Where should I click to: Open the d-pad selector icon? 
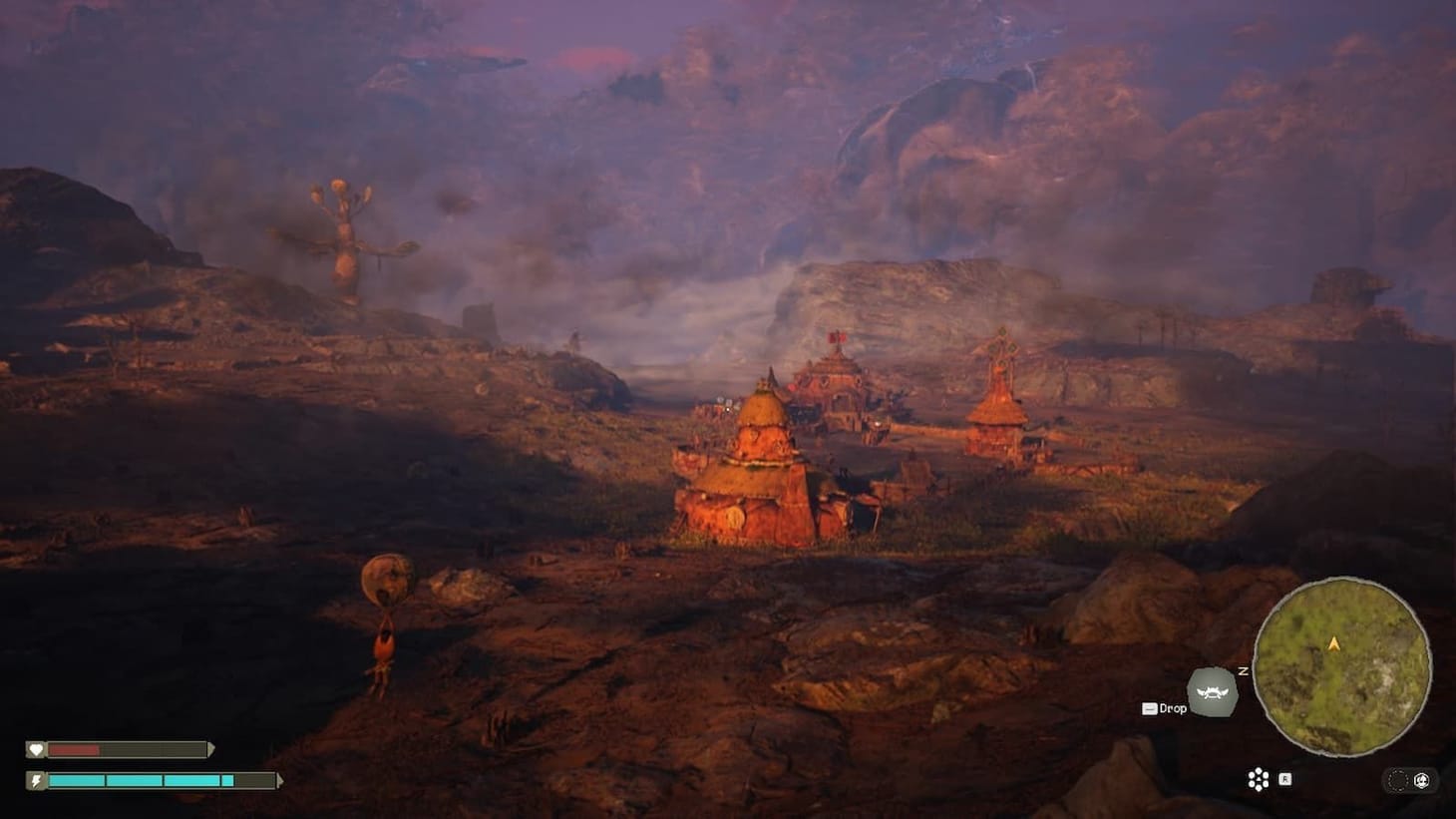(x=1258, y=779)
